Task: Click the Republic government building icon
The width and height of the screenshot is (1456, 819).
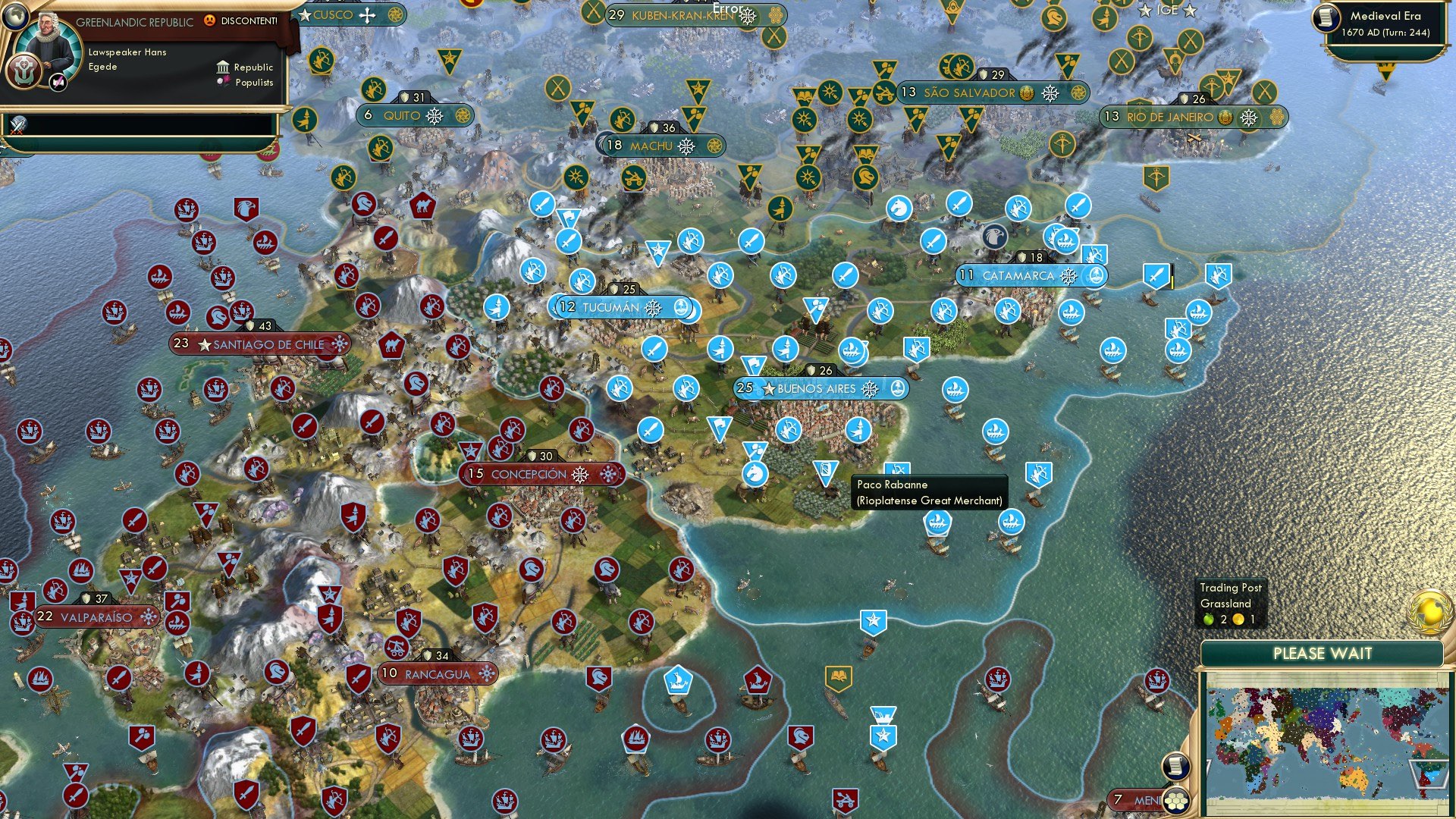Action: [221, 67]
